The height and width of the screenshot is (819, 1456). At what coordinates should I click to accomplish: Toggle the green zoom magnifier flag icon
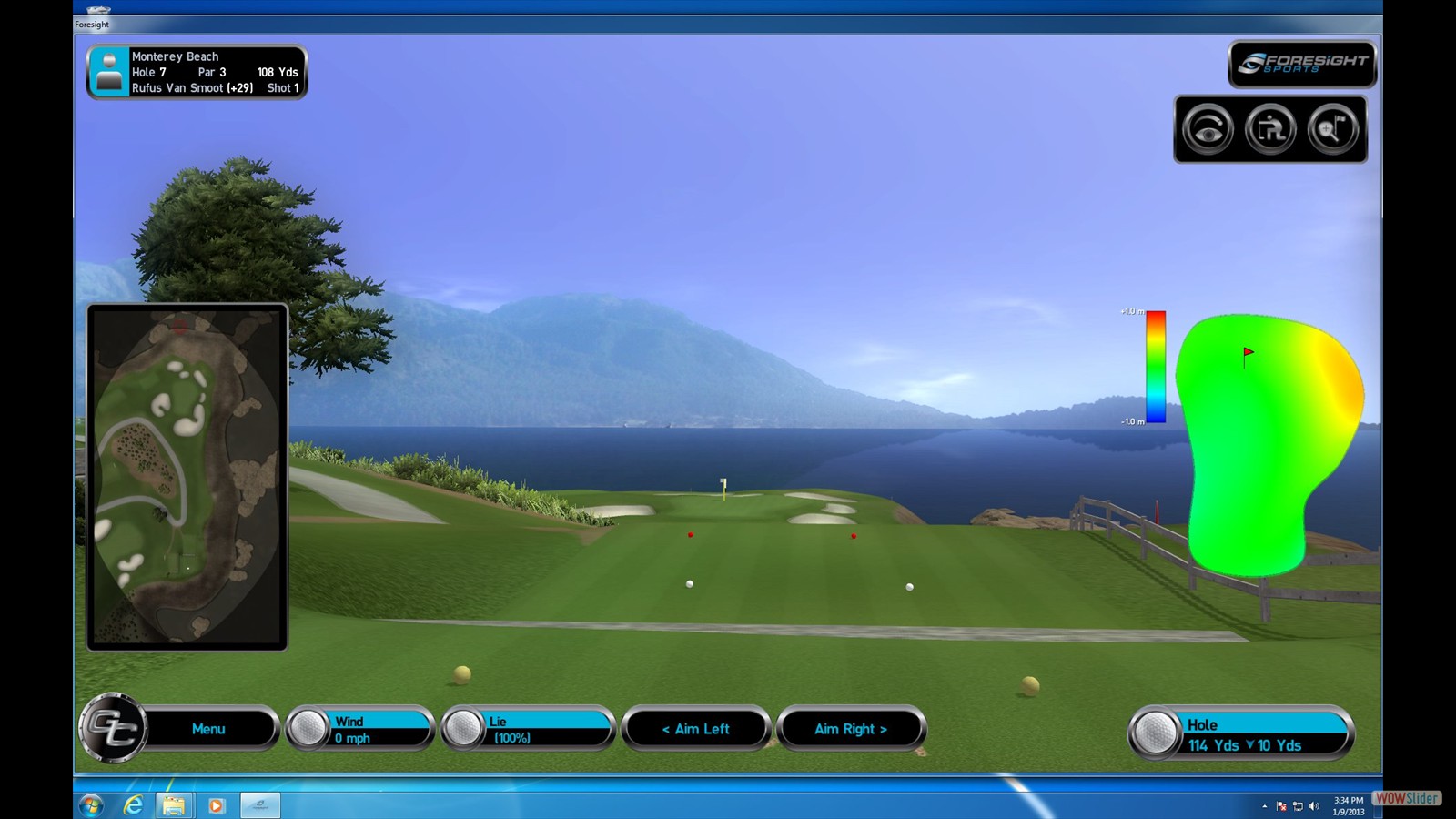pyautogui.click(x=1332, y=130)
